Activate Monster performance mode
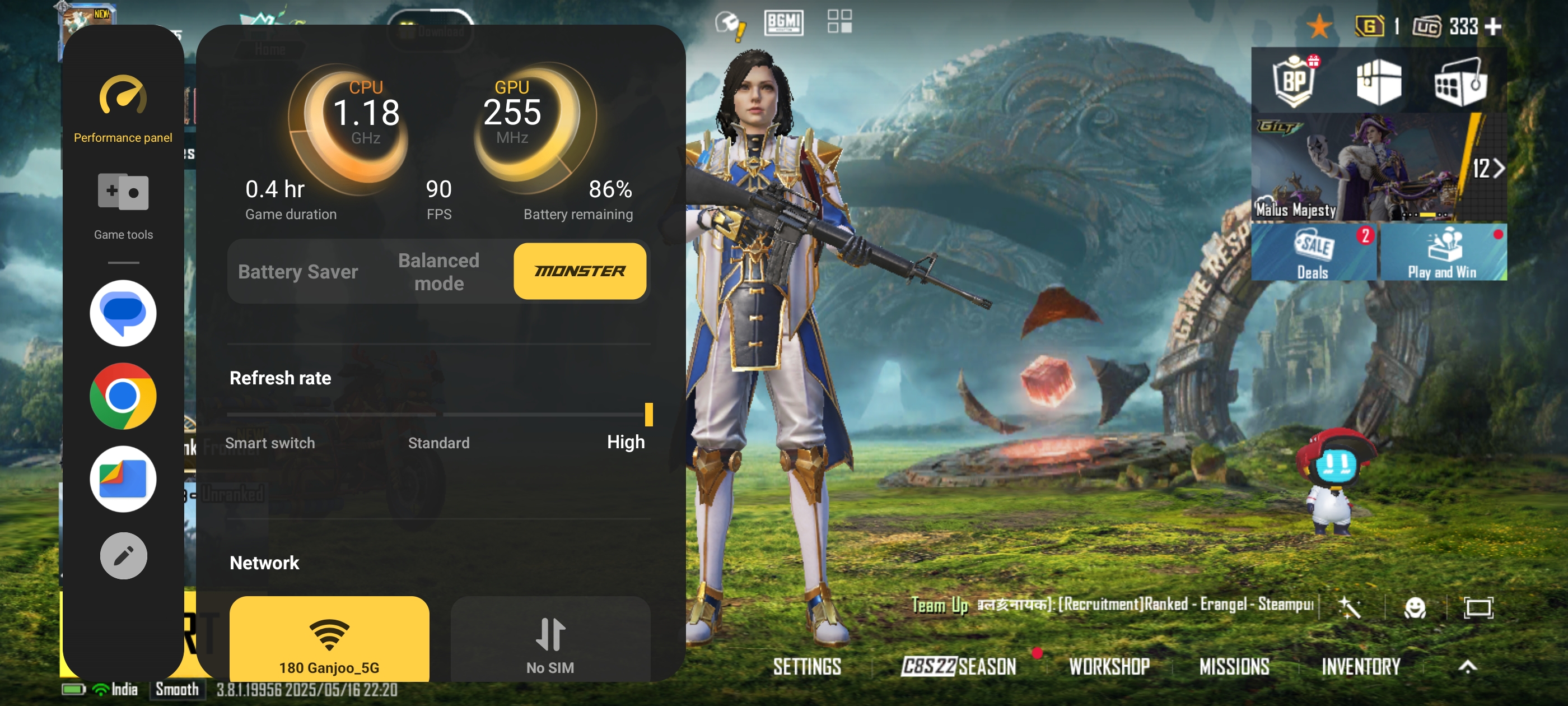Screen dimensions: 1568x706 [580, 272]
